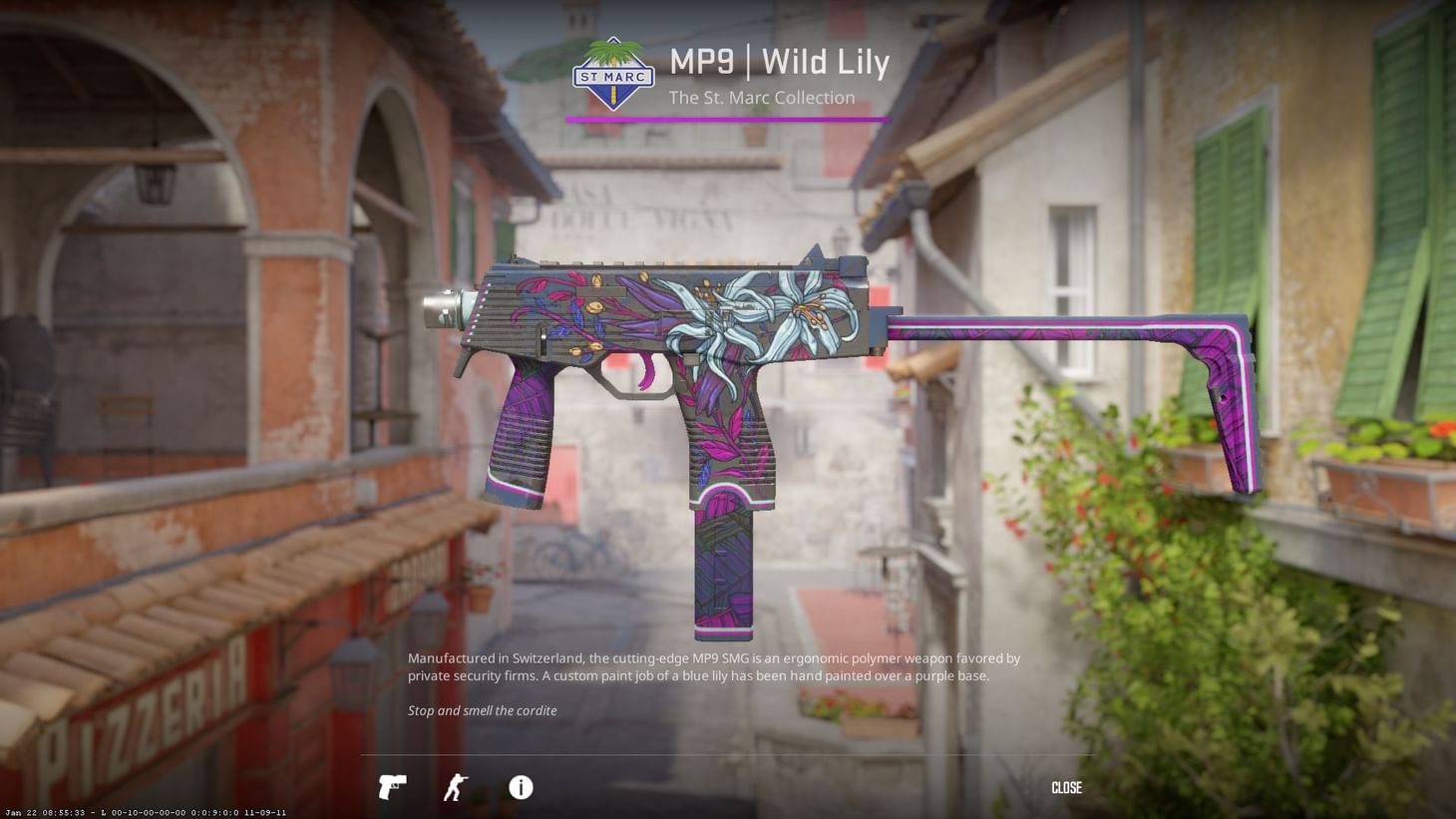Click the 'MP9 | Wild Lily' title

(780, 62)
